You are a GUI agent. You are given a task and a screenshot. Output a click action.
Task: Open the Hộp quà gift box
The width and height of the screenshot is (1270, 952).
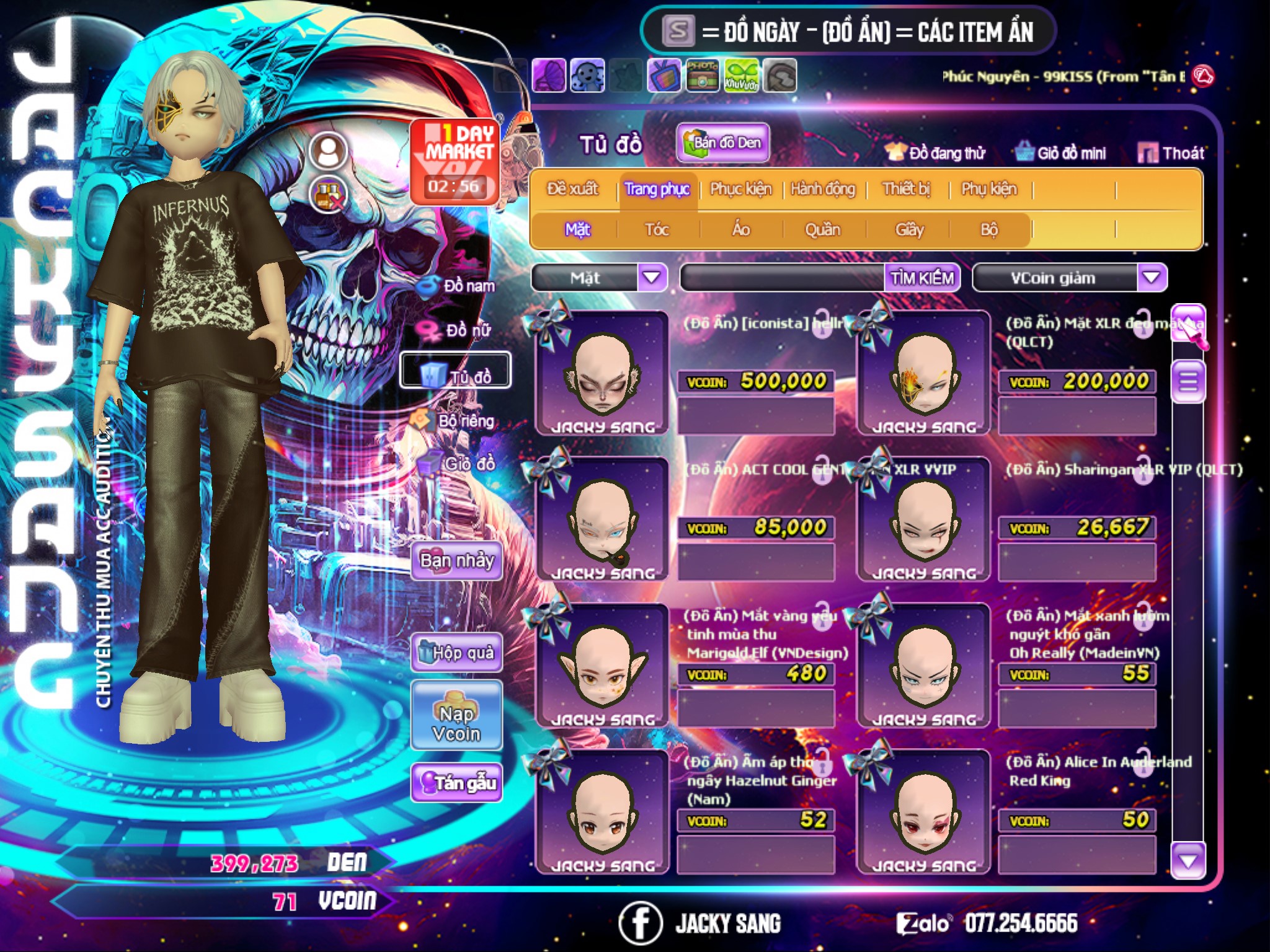(456, 653)
